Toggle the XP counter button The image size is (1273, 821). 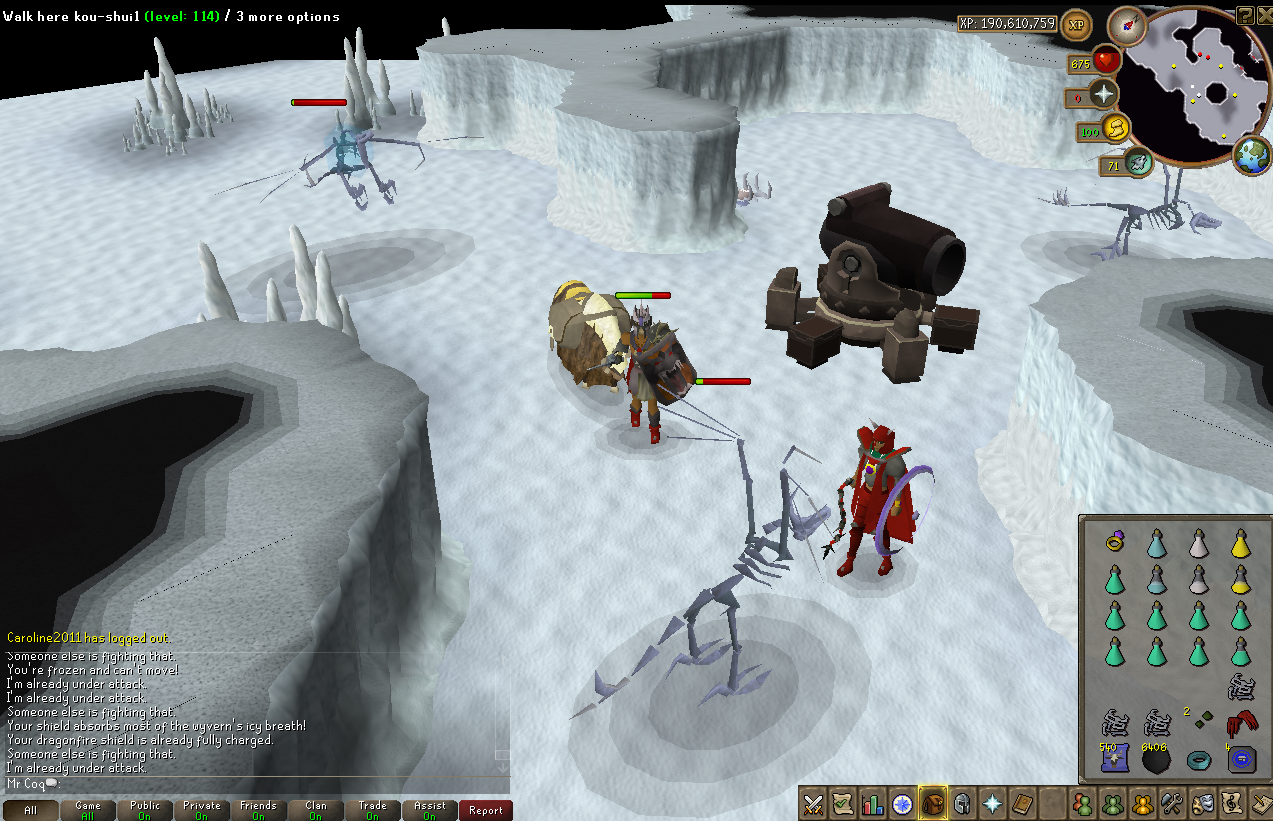pos(1076,24)
